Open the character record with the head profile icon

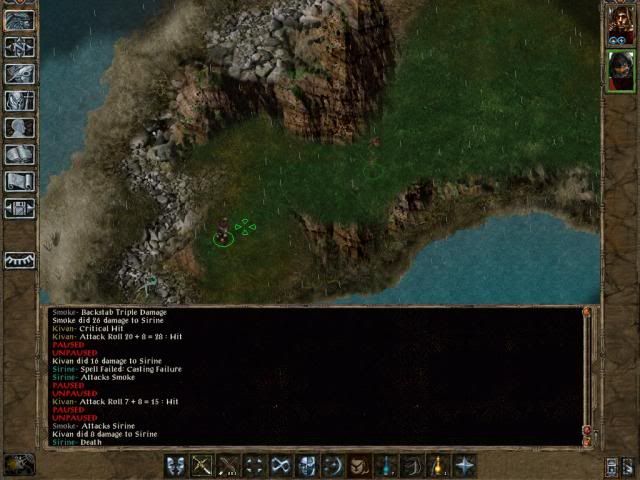pyautogui.click(x=20, y=128)
